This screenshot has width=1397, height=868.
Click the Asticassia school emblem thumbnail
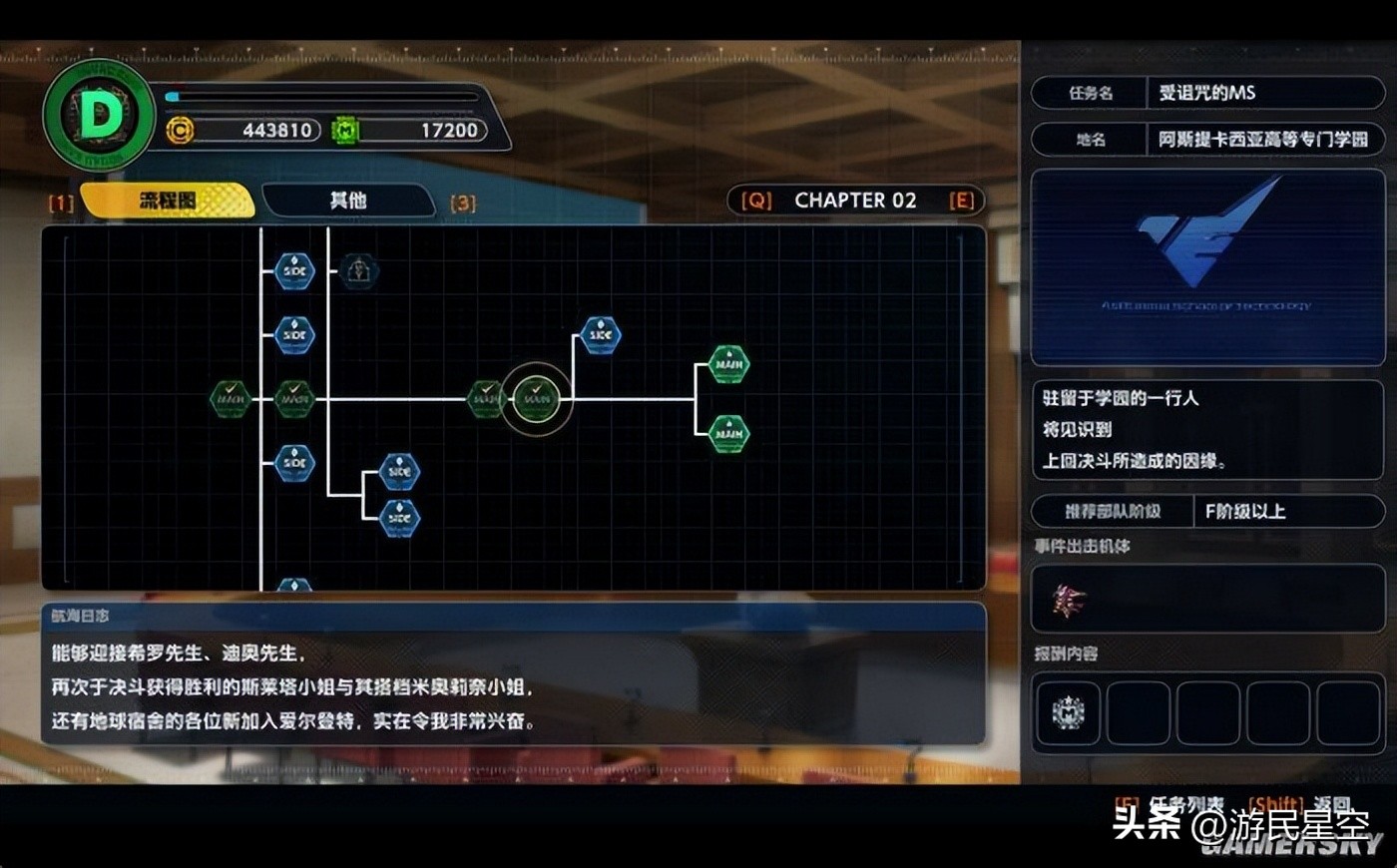pyautogui.click(x=1207, y=266)
